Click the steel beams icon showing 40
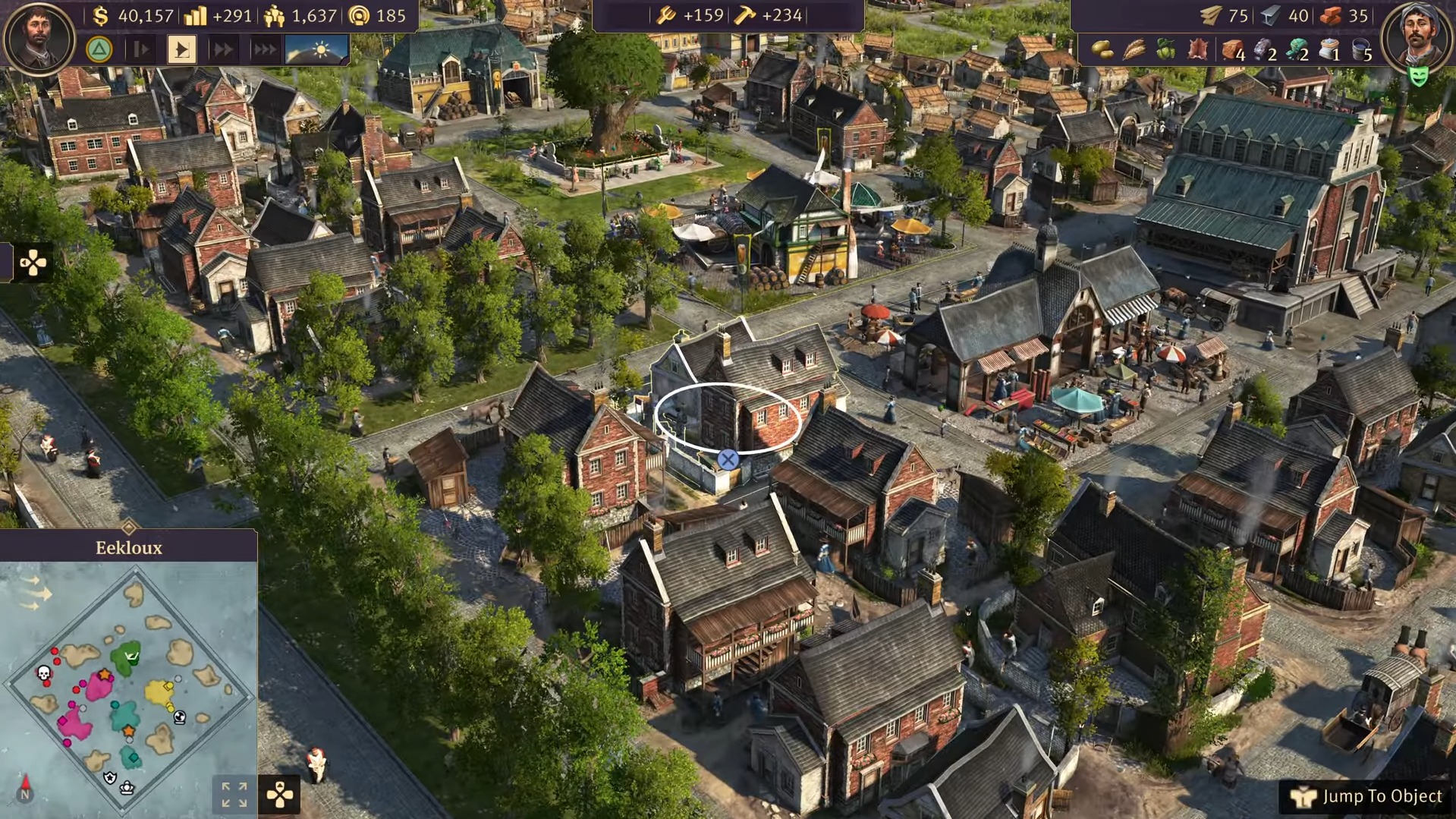This screenshot has width=1456, height=819. coord(1269,15)
